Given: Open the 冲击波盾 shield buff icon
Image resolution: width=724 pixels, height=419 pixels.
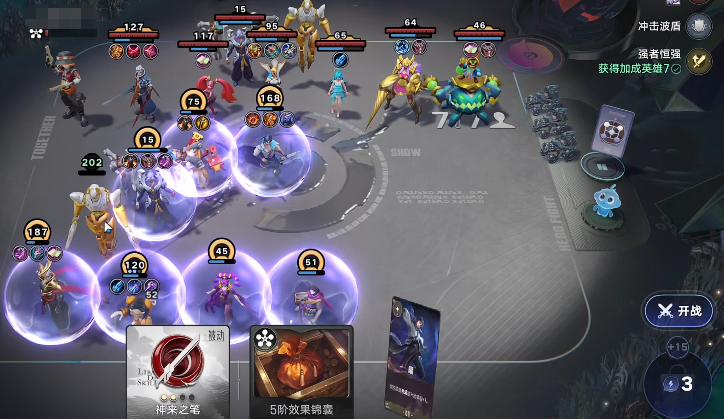Looking at the screenshot, I should coord(699,26).
